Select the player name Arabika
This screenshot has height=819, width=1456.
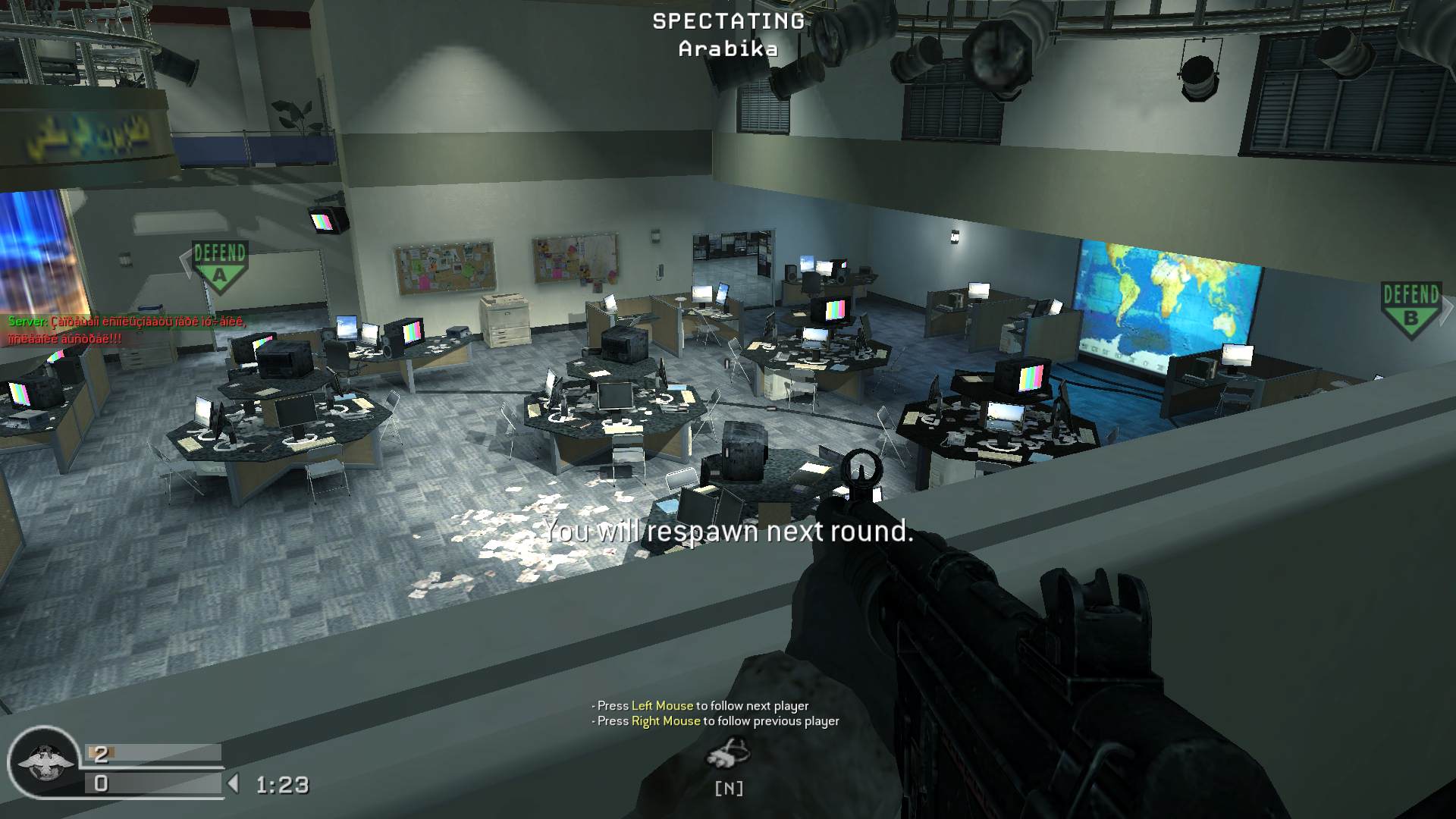tap(726, 50)
